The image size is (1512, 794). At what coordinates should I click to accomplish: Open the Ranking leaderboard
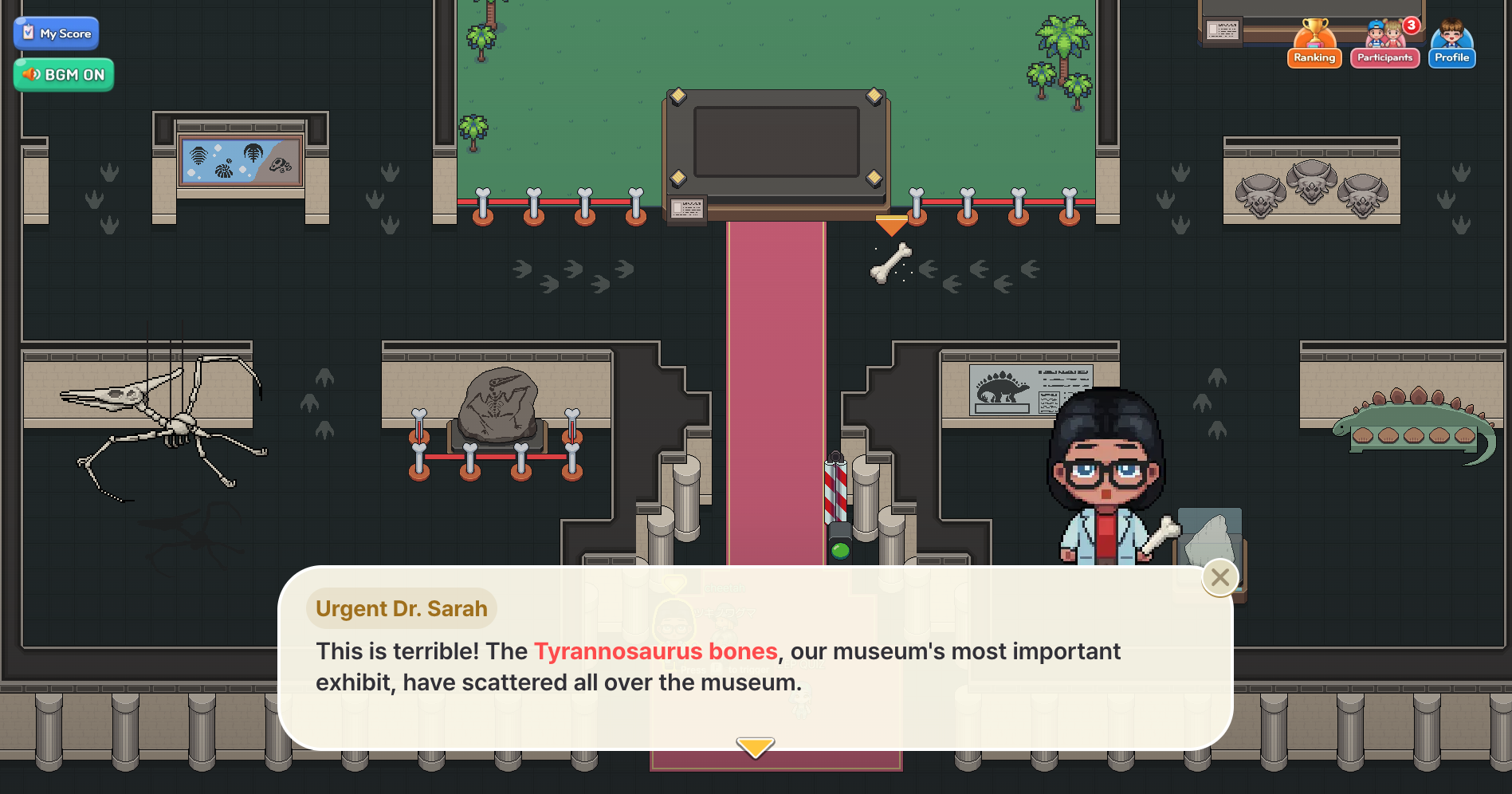tap(1314, 46)
